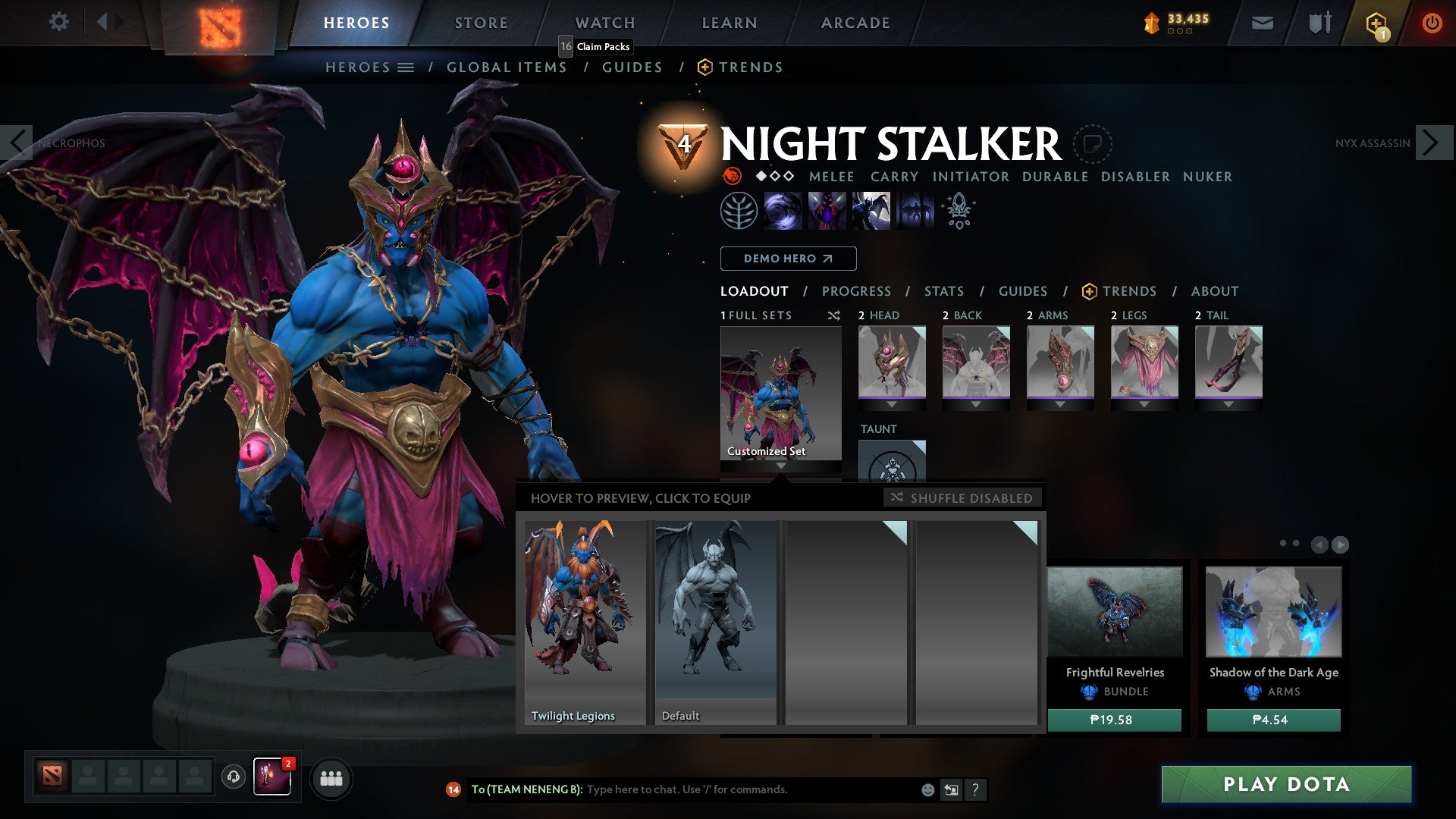The image size is (1456, 819).
Task: Expand the Back slot dropdown arrow
Action: point(976,403)
